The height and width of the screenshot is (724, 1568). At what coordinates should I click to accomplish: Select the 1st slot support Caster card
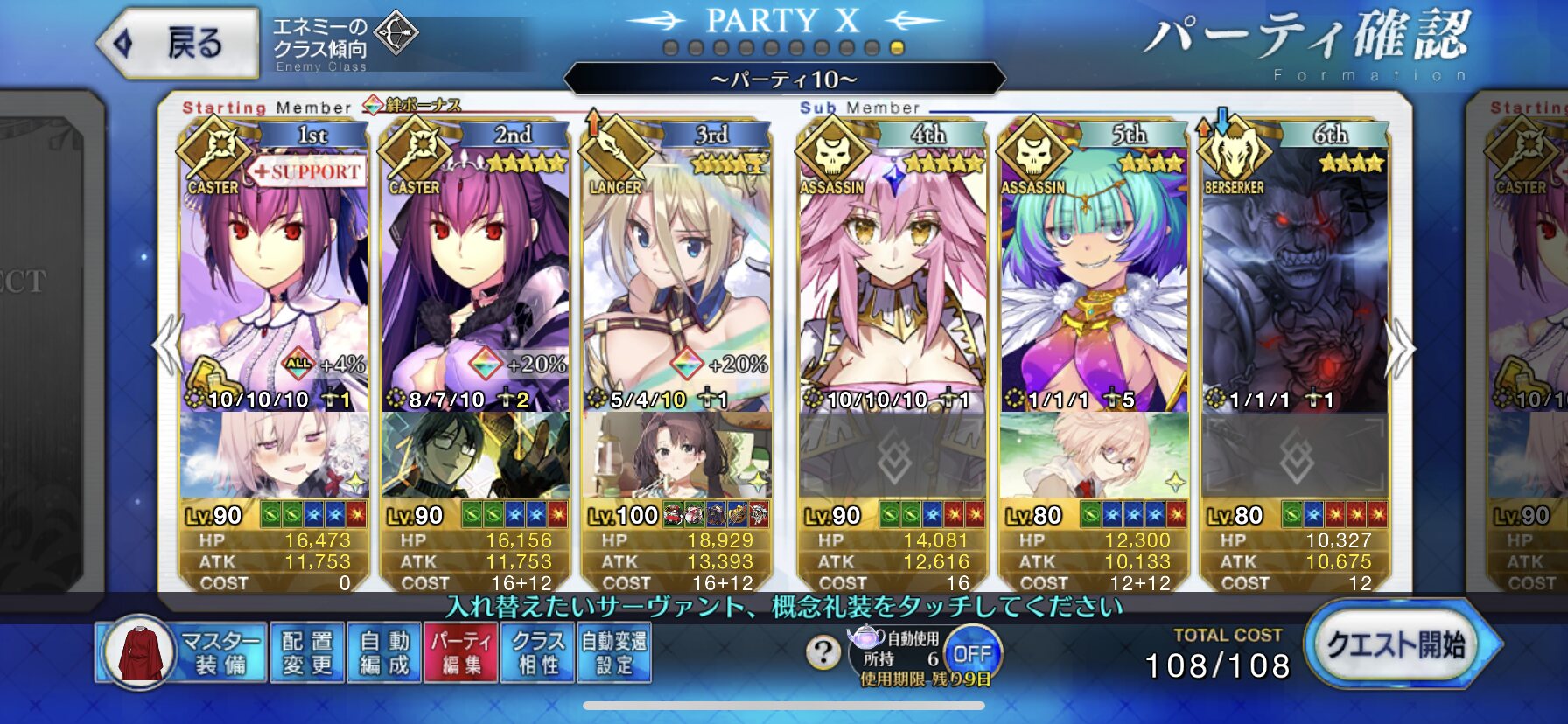click(274, 280)
